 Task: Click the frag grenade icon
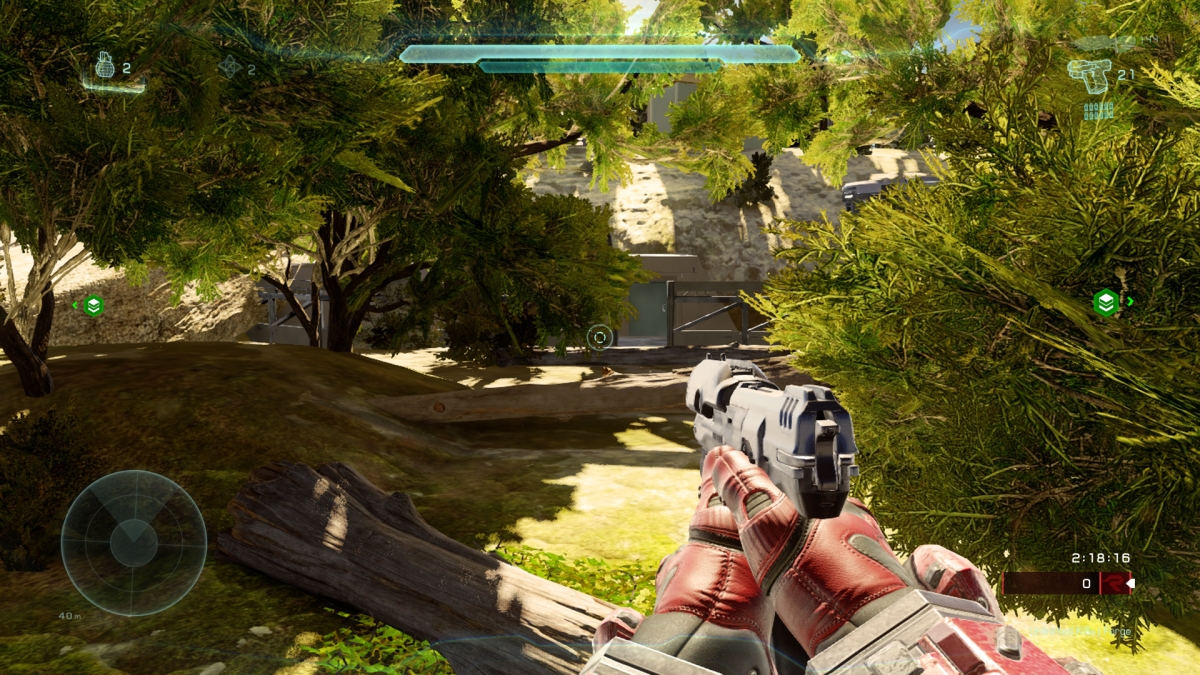(x=106, y=67)
